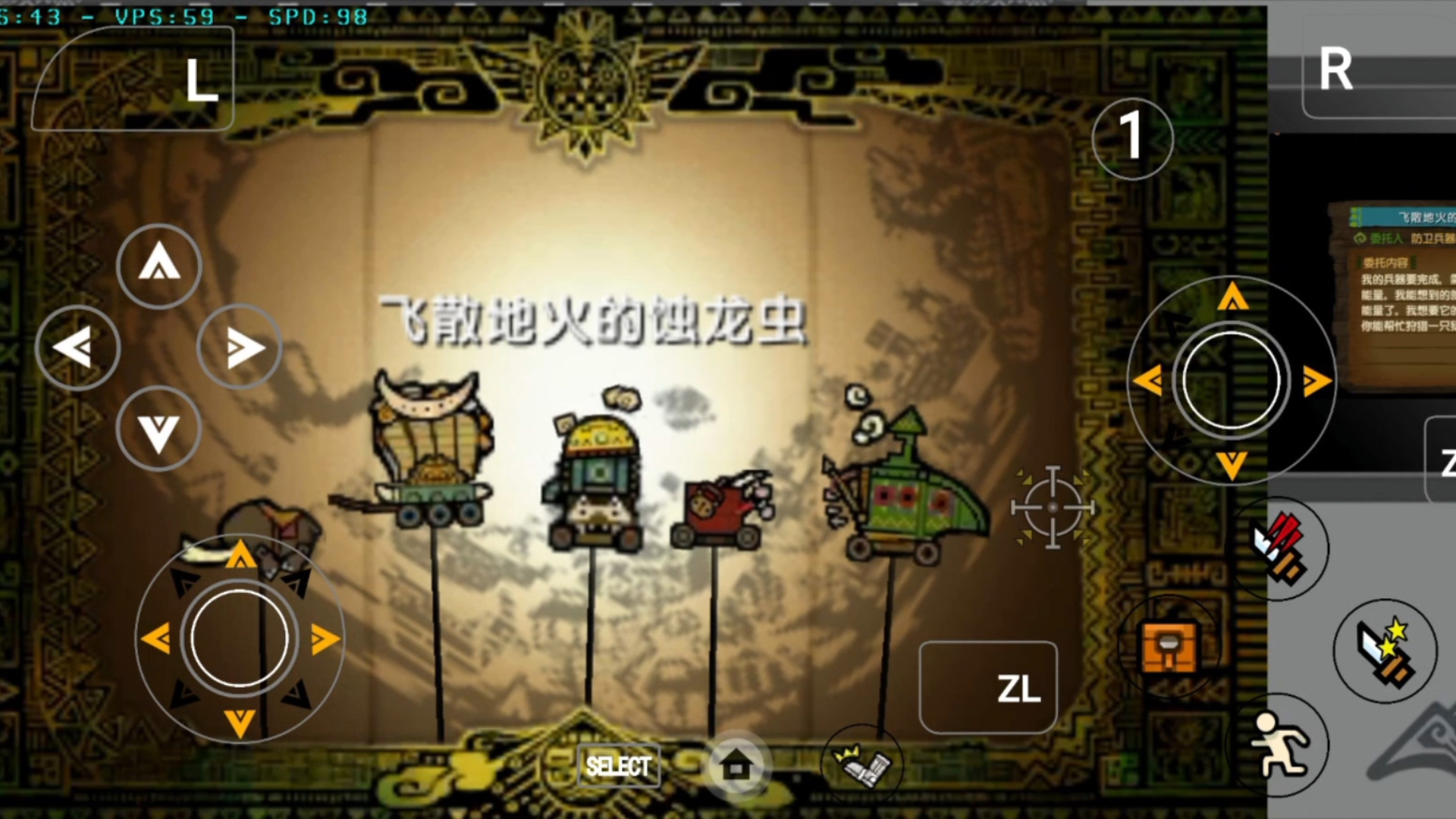Tap the orange treasure chest icon

pyautogui.click(x=1169, y=648)
